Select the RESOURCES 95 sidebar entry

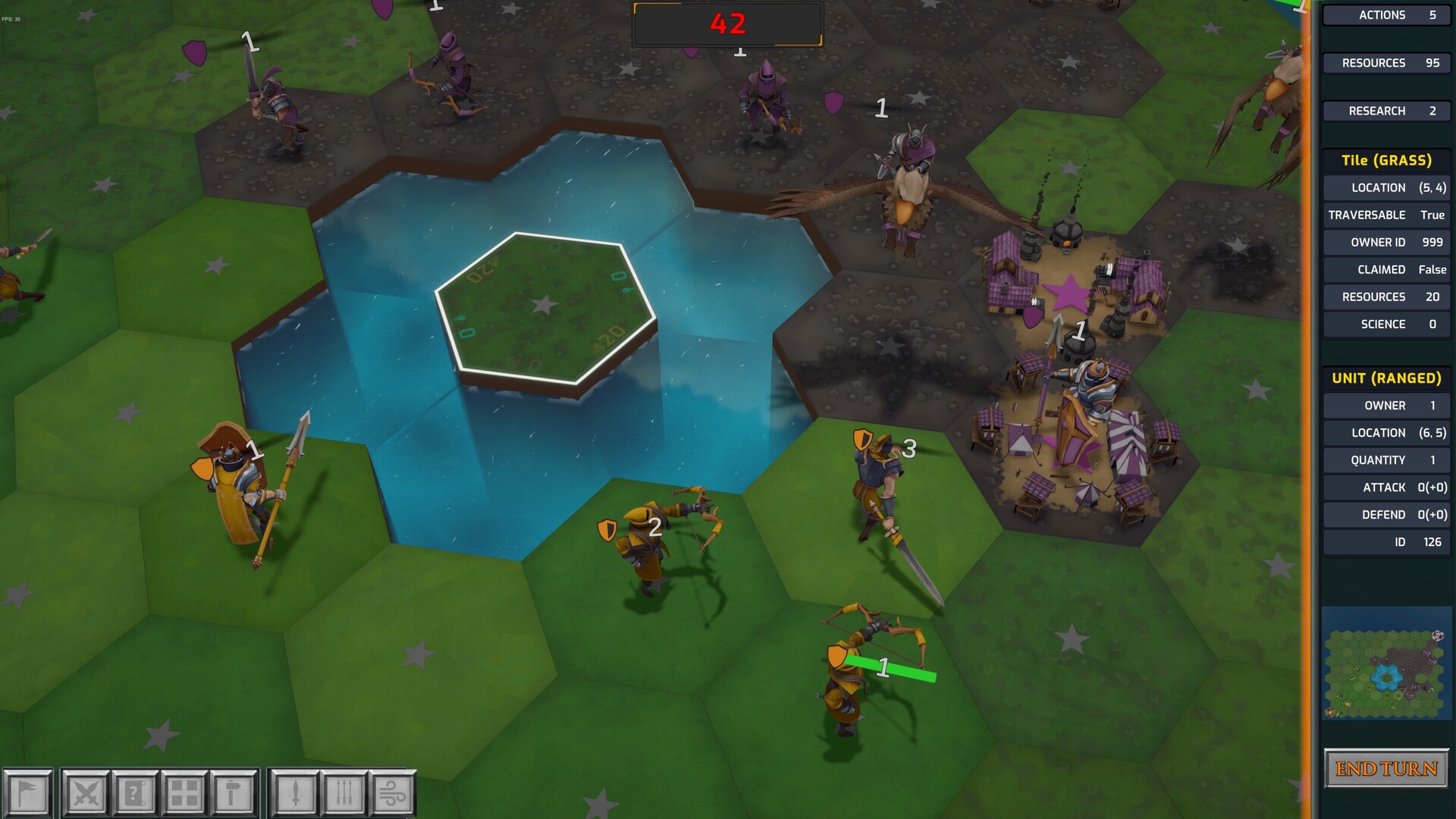[1386, 62]
